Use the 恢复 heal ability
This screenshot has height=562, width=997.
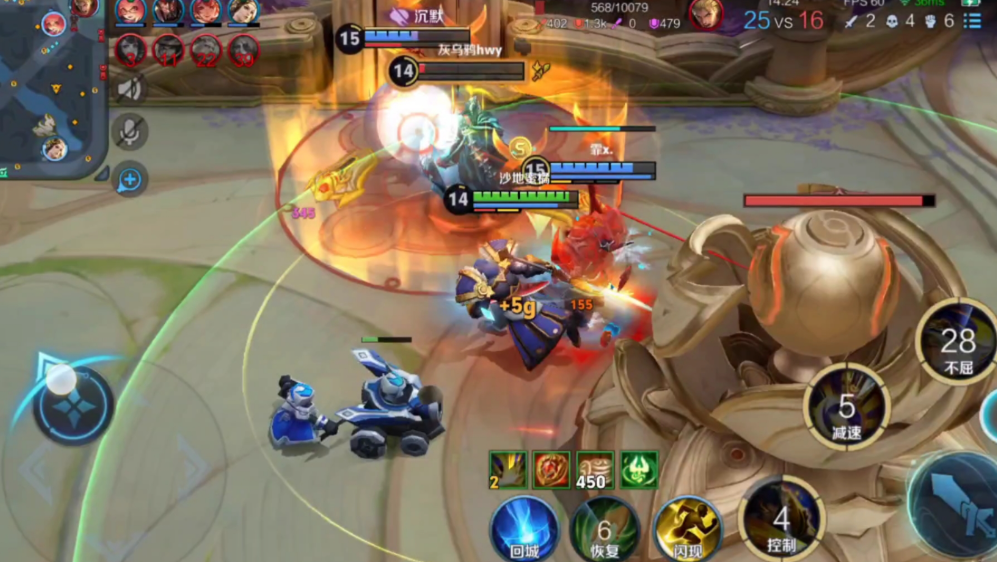coord(604,528)
